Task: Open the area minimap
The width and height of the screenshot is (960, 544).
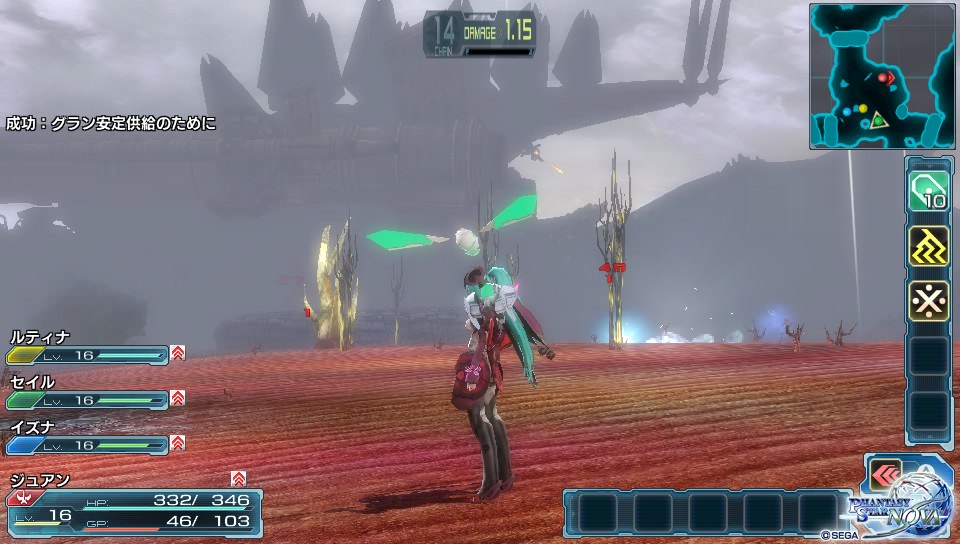Action: [x=882, y=76]
